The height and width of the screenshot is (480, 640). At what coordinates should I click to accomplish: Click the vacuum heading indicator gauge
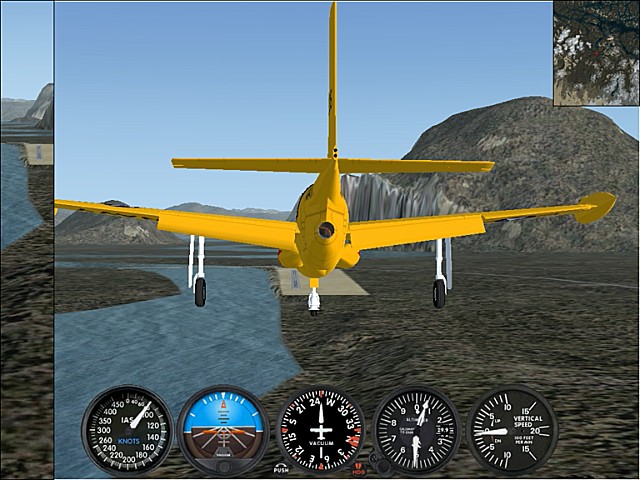tap(320, 430)
